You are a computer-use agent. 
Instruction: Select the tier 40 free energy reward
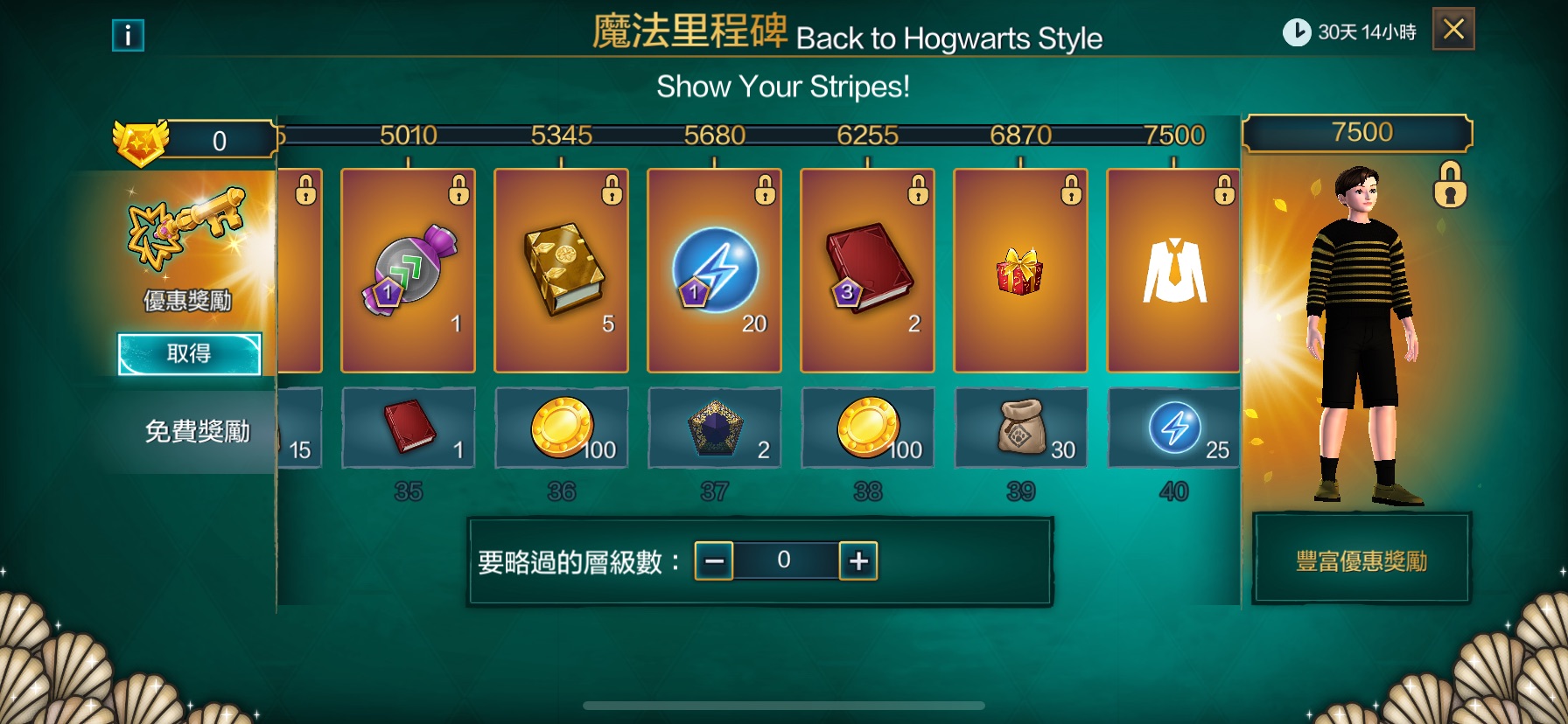pos(1173,428)
